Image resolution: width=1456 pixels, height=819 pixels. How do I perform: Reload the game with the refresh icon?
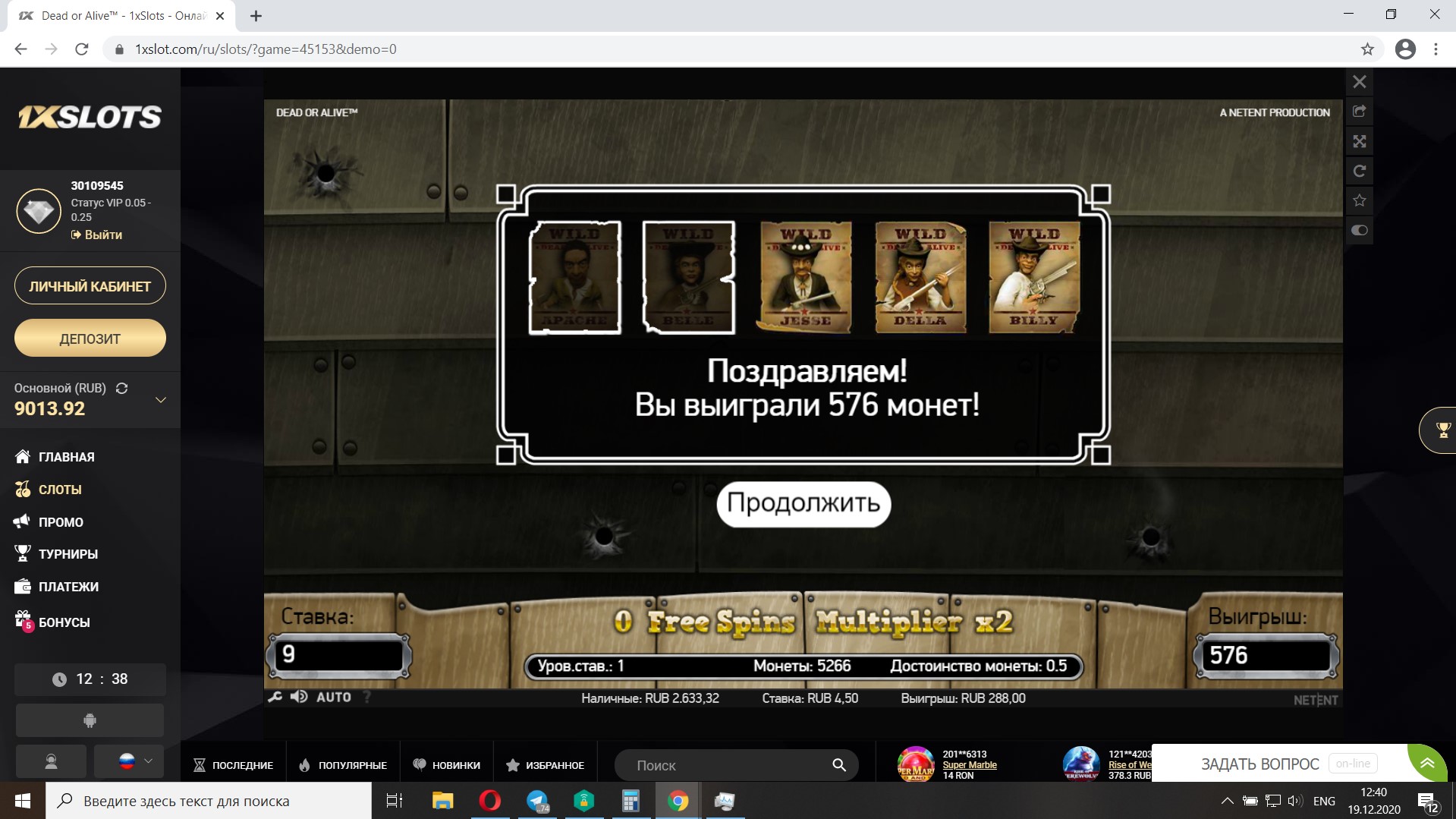click(1359, 171)
